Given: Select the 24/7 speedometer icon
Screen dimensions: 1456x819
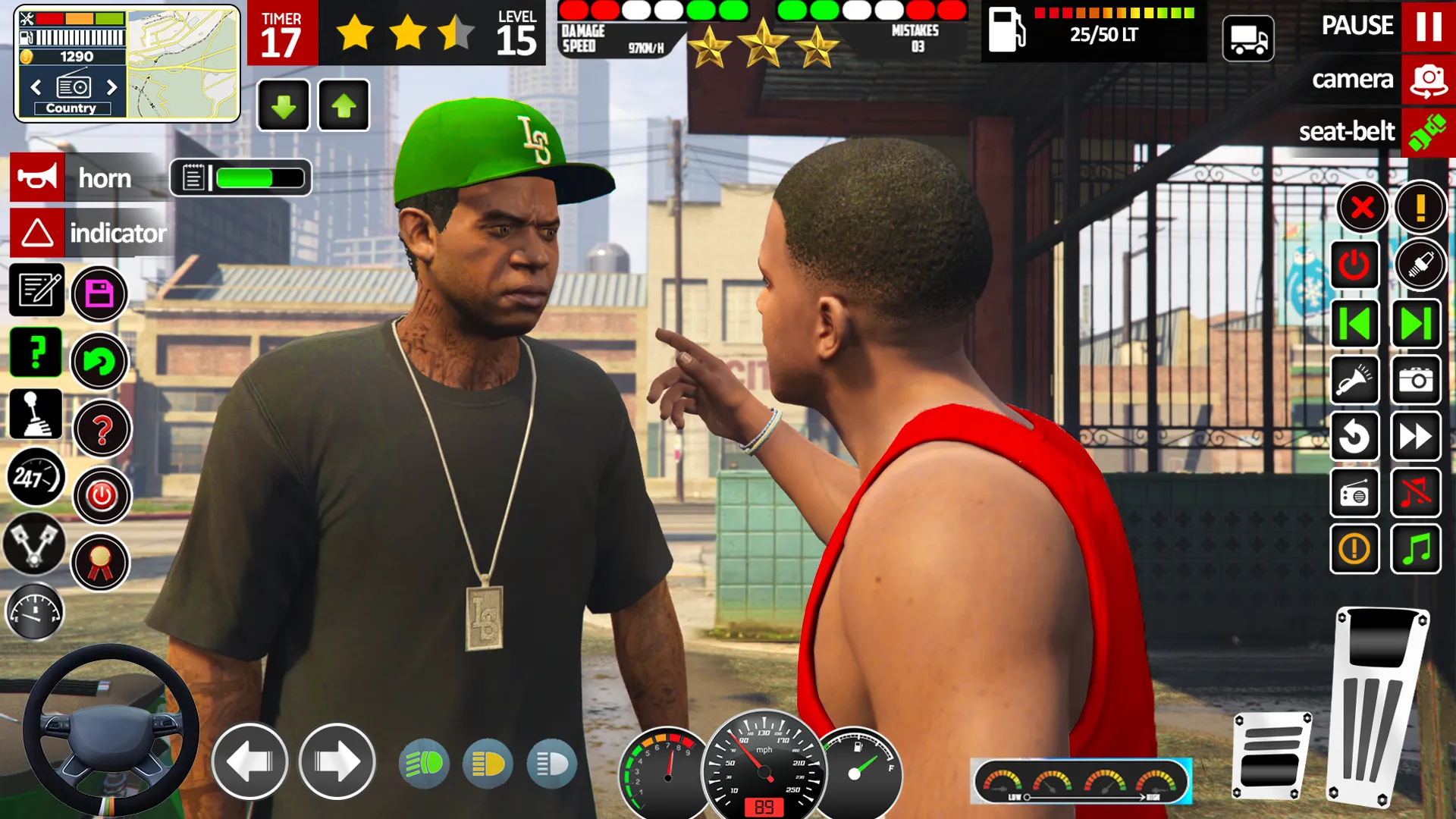Looking at the screenshot, I should click(x=36, y=478).
